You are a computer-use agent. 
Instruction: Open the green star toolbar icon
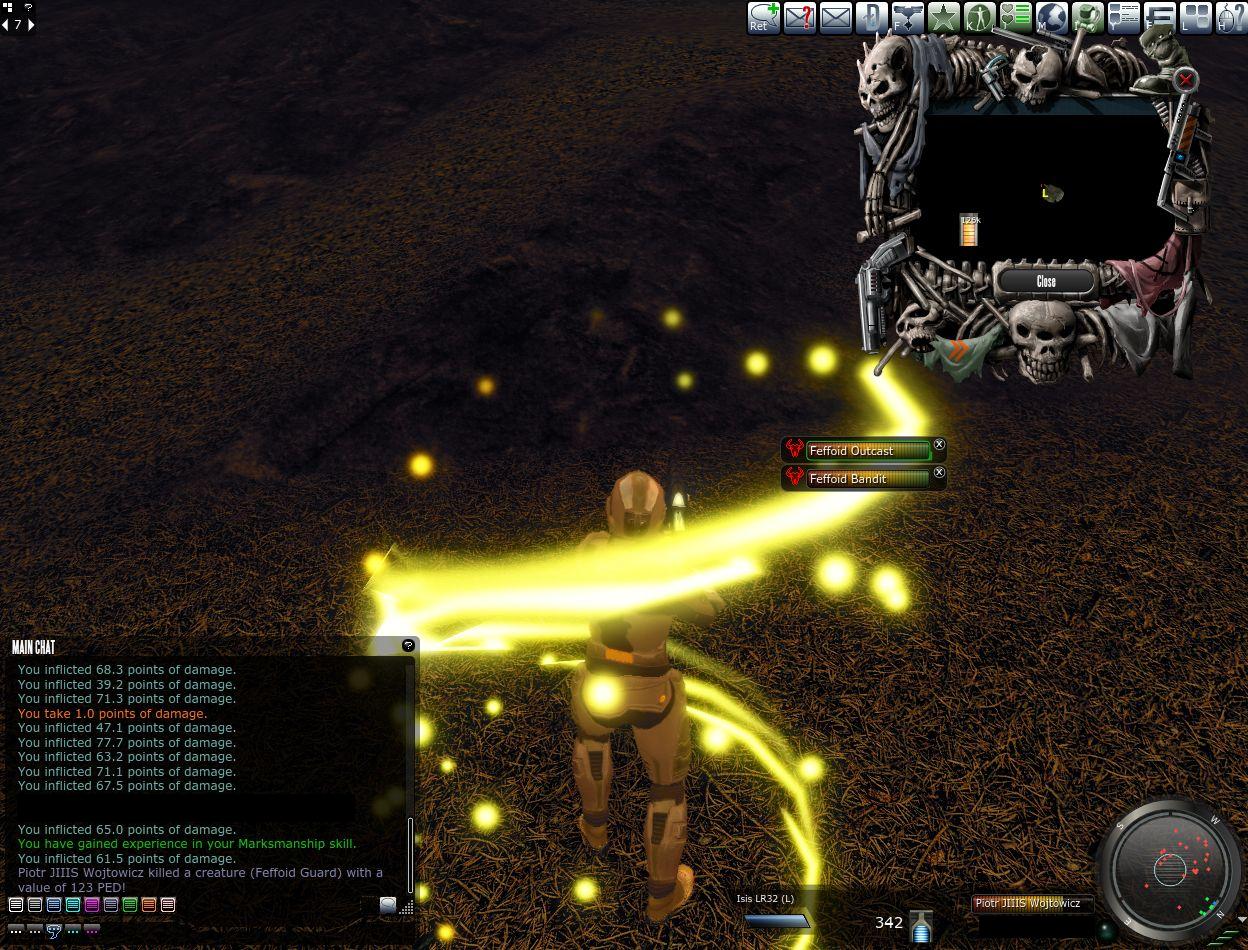(x=943, y=17)
